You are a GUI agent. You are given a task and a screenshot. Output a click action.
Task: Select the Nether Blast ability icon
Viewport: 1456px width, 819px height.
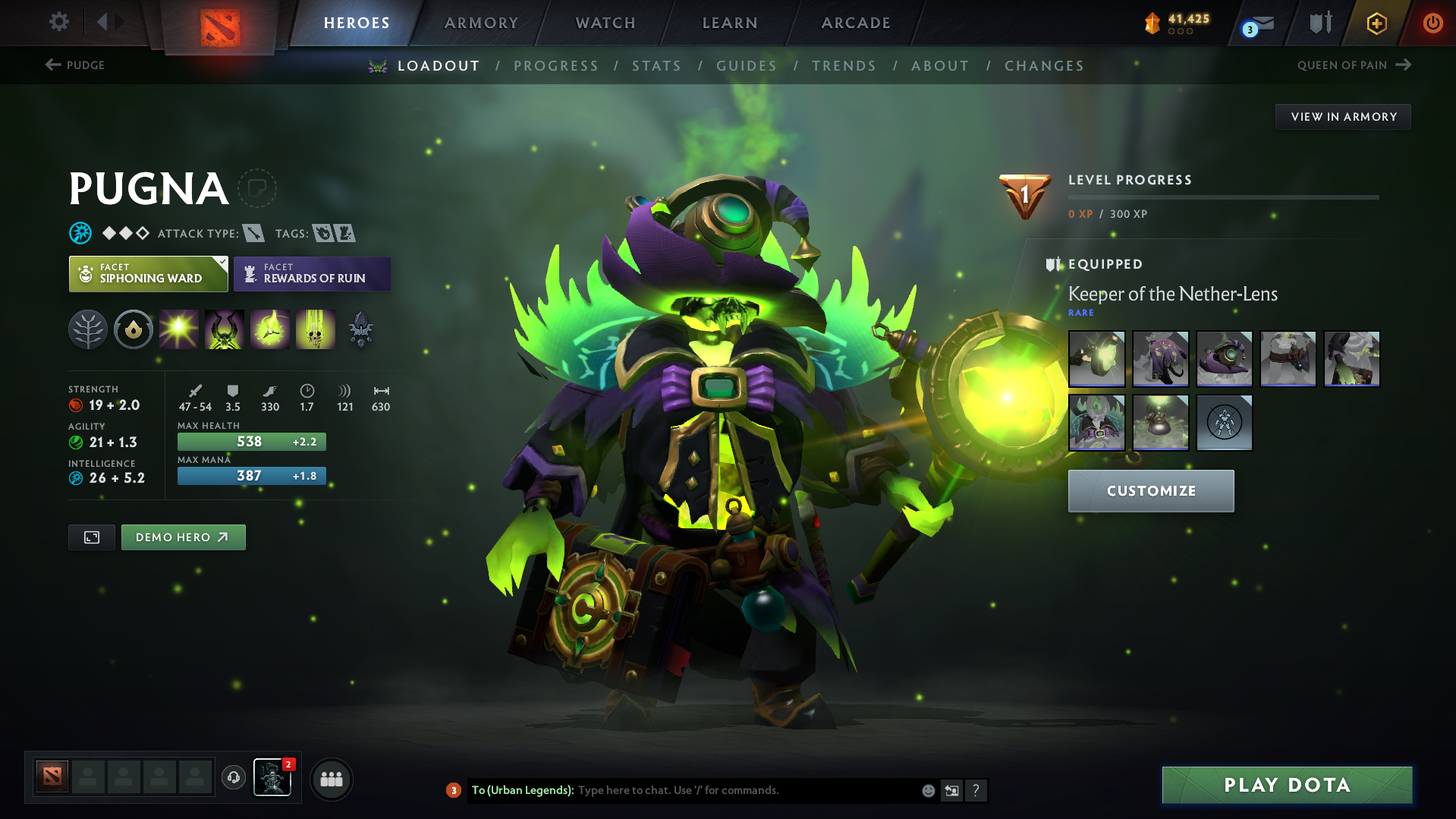pos(179,329)
